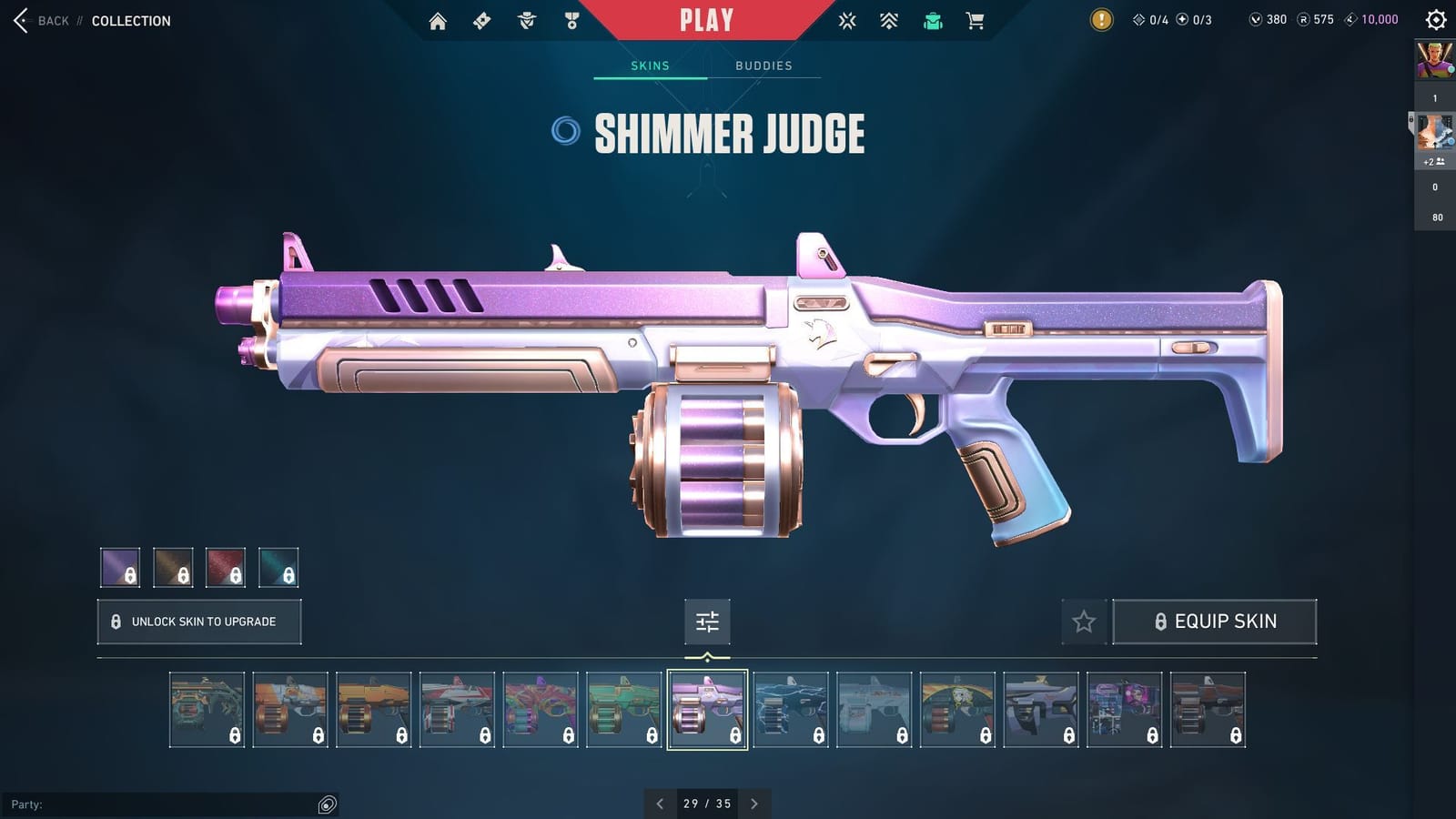
Task: Switch to the BUDDIES tab
Action: 764,65
